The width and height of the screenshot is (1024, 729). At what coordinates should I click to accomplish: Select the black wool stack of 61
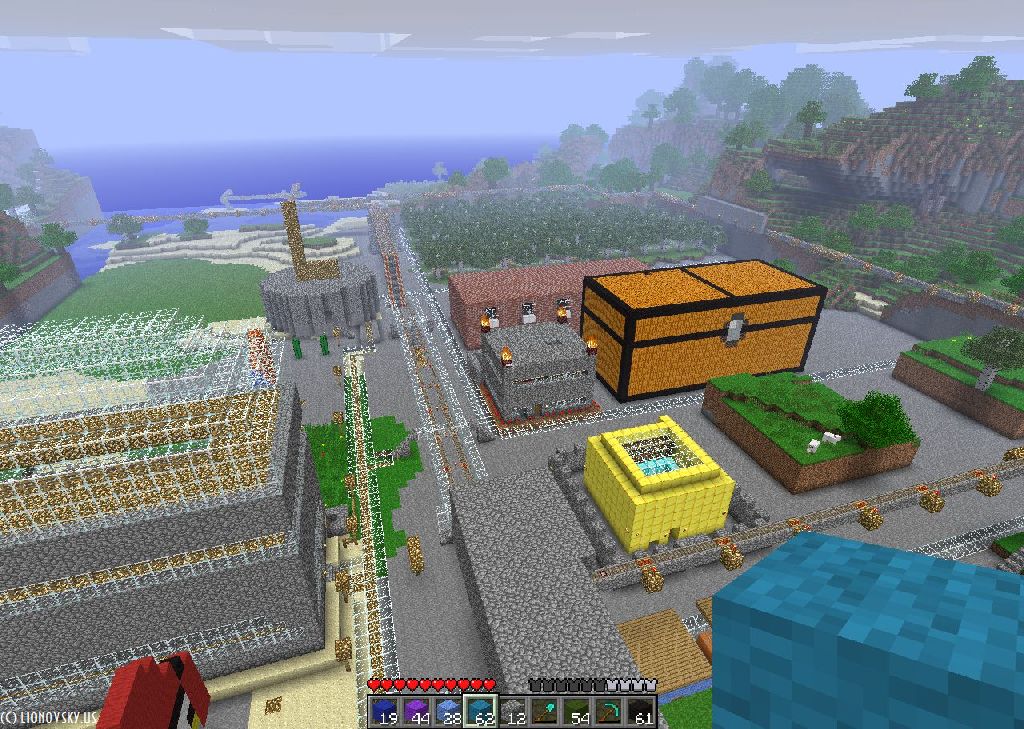[641, 711]
